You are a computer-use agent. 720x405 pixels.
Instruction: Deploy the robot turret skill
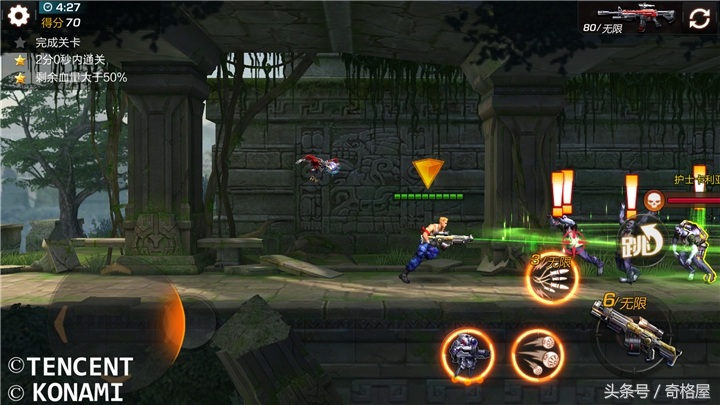pyautogui.click(x=466, y=354)
